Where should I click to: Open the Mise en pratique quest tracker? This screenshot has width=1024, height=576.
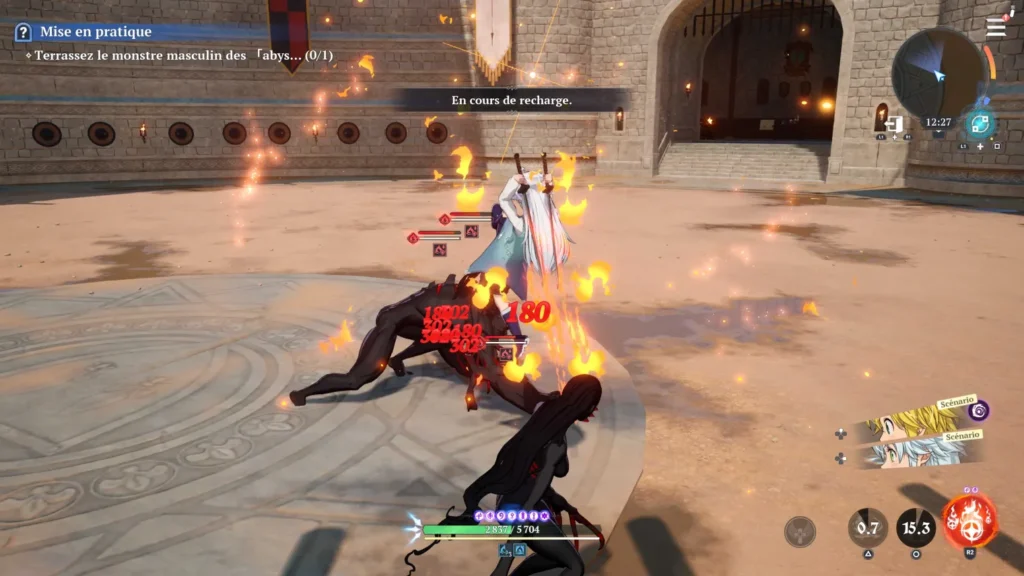pyautogui.click(x=96, y=32)
